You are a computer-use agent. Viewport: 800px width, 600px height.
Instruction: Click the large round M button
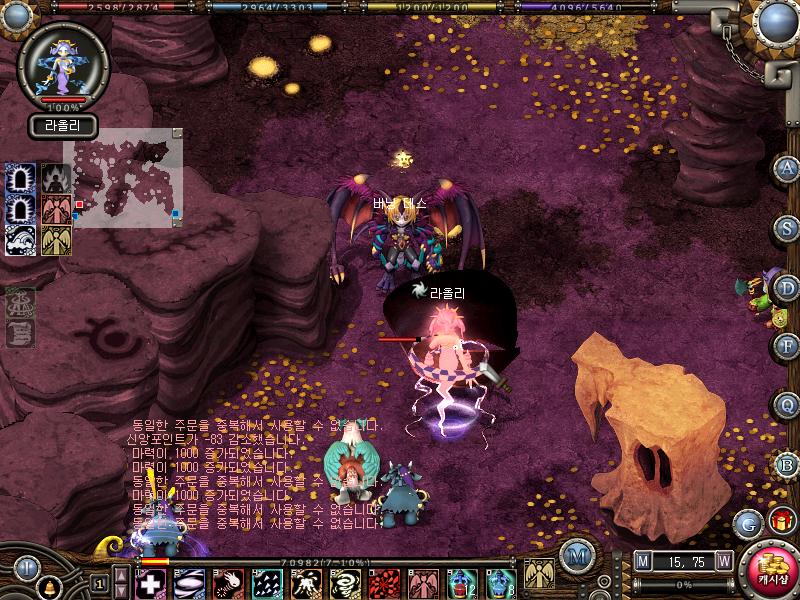point(577,555)
